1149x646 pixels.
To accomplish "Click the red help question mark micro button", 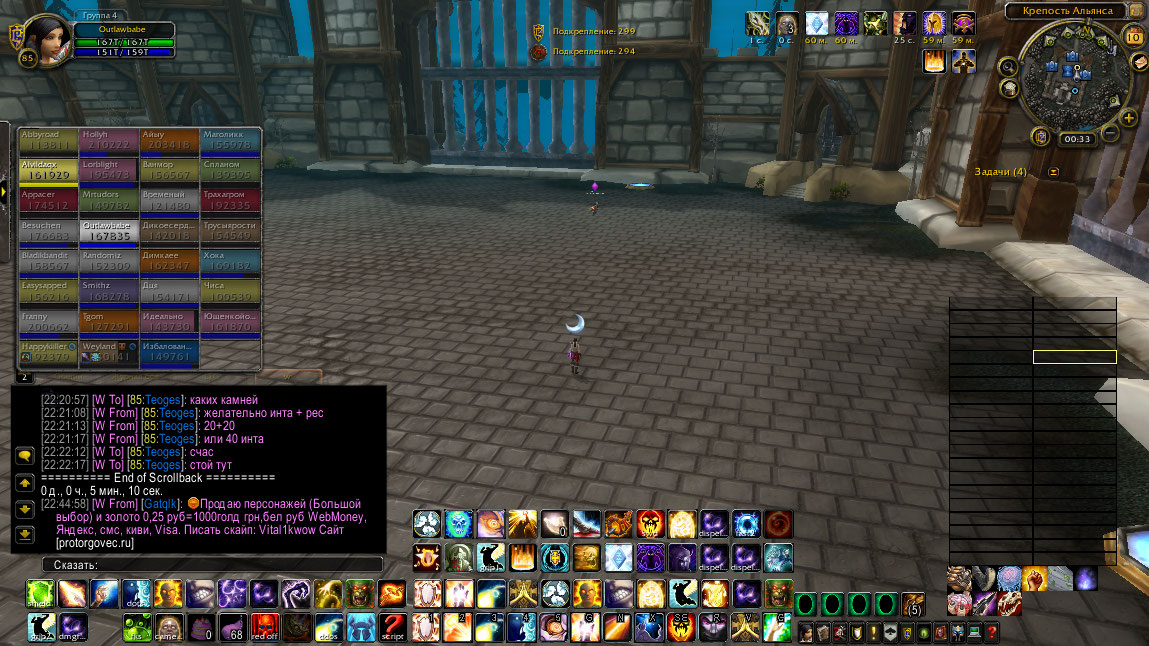I will tap(990, 632).
